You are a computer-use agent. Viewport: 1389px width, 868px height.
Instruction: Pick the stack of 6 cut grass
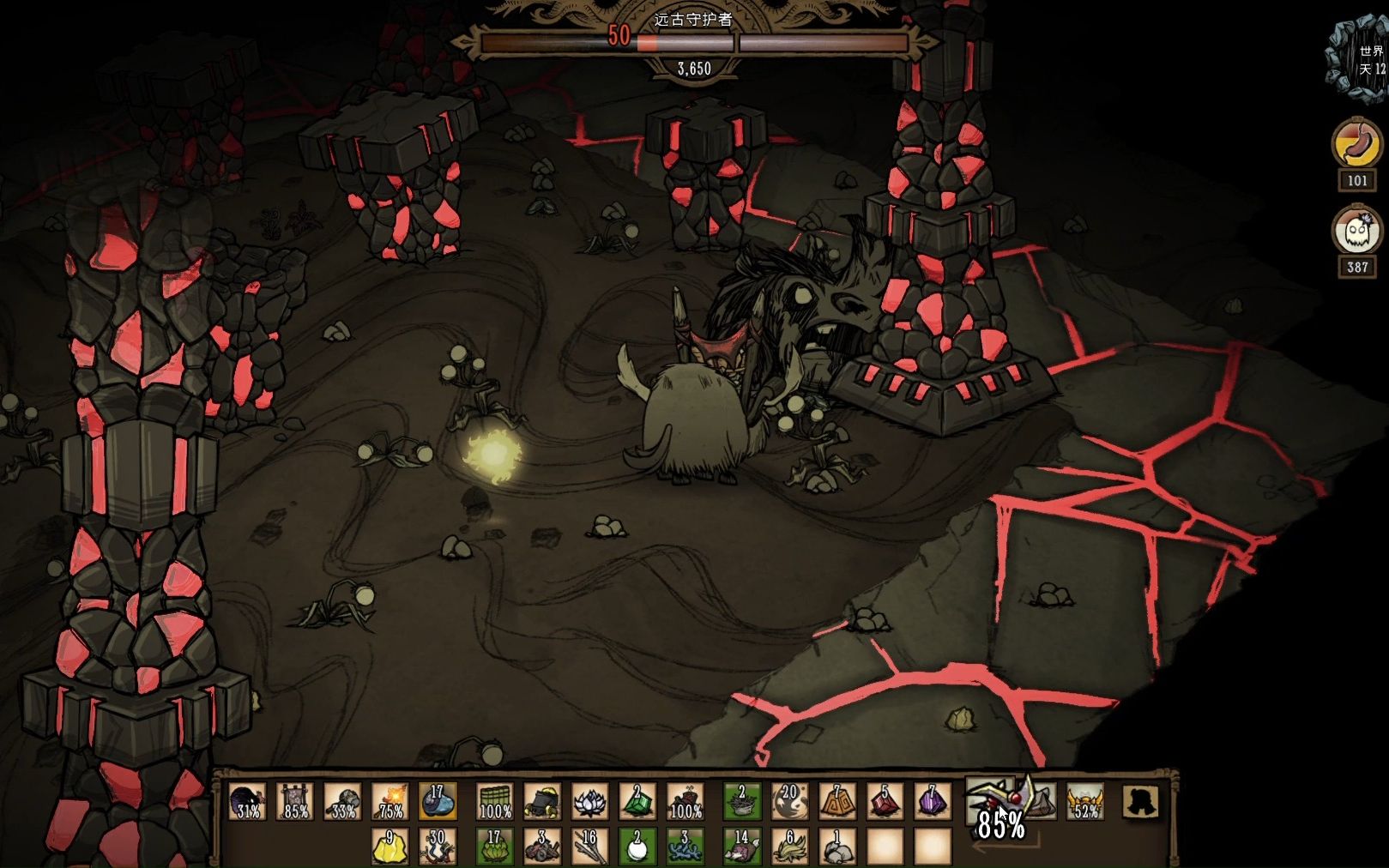[x=789, y=846]
